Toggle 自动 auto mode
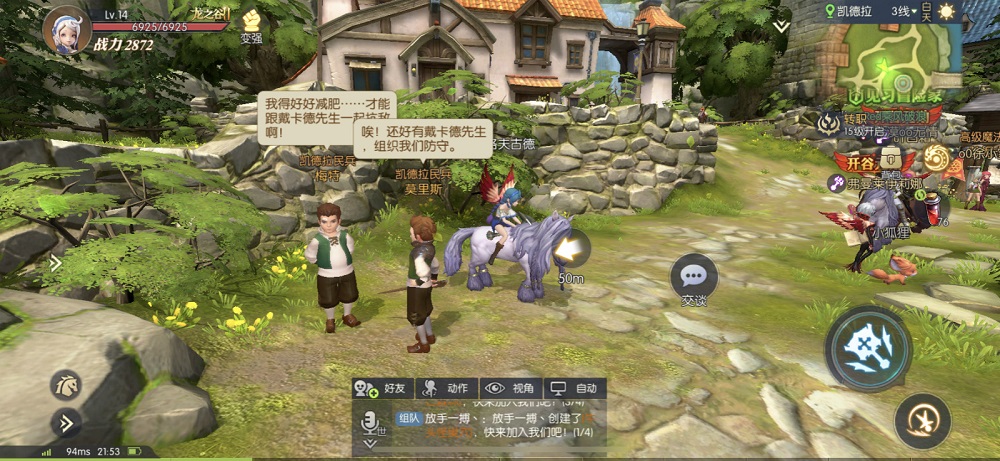Image resolution: width=1000 pixels, height=461 pixels. pyautogui.click(x=574, y=388)
